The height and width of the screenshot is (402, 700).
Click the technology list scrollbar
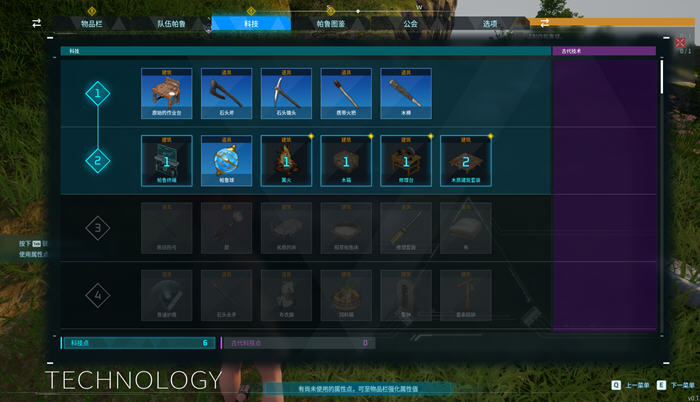point(661,80)
